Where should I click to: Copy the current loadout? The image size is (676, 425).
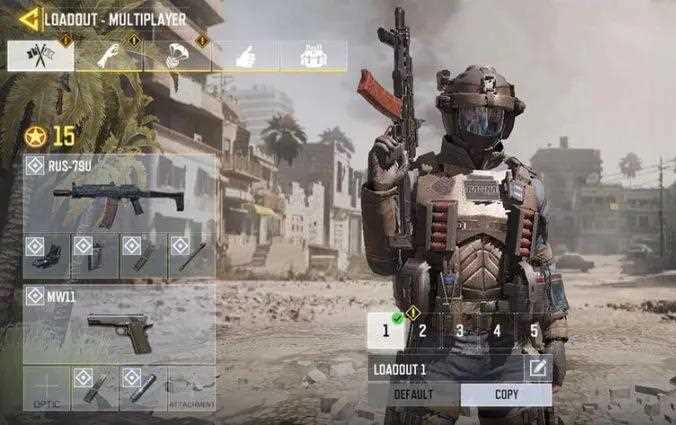point(506,394)
